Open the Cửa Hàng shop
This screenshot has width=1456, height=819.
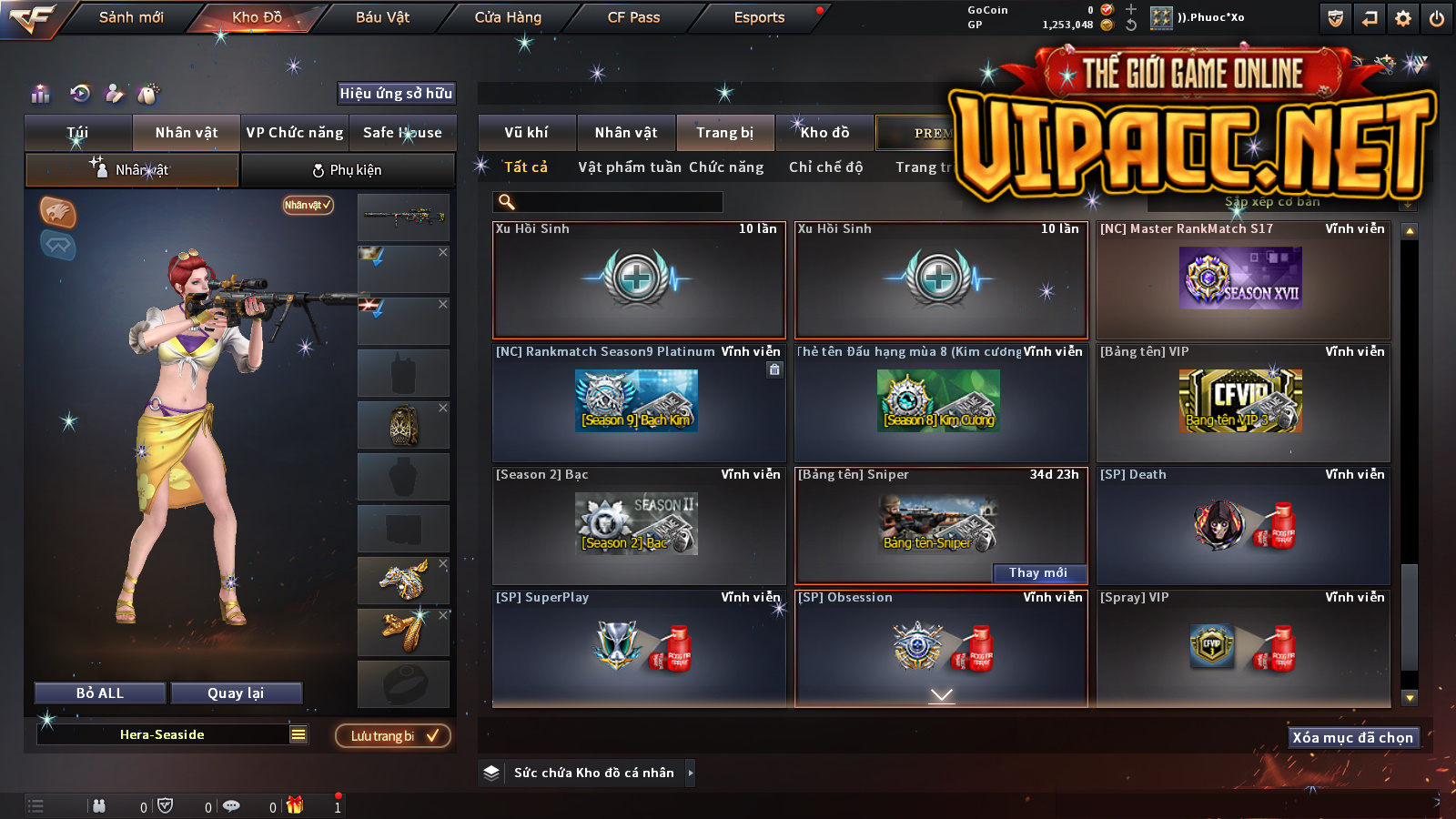508,17
